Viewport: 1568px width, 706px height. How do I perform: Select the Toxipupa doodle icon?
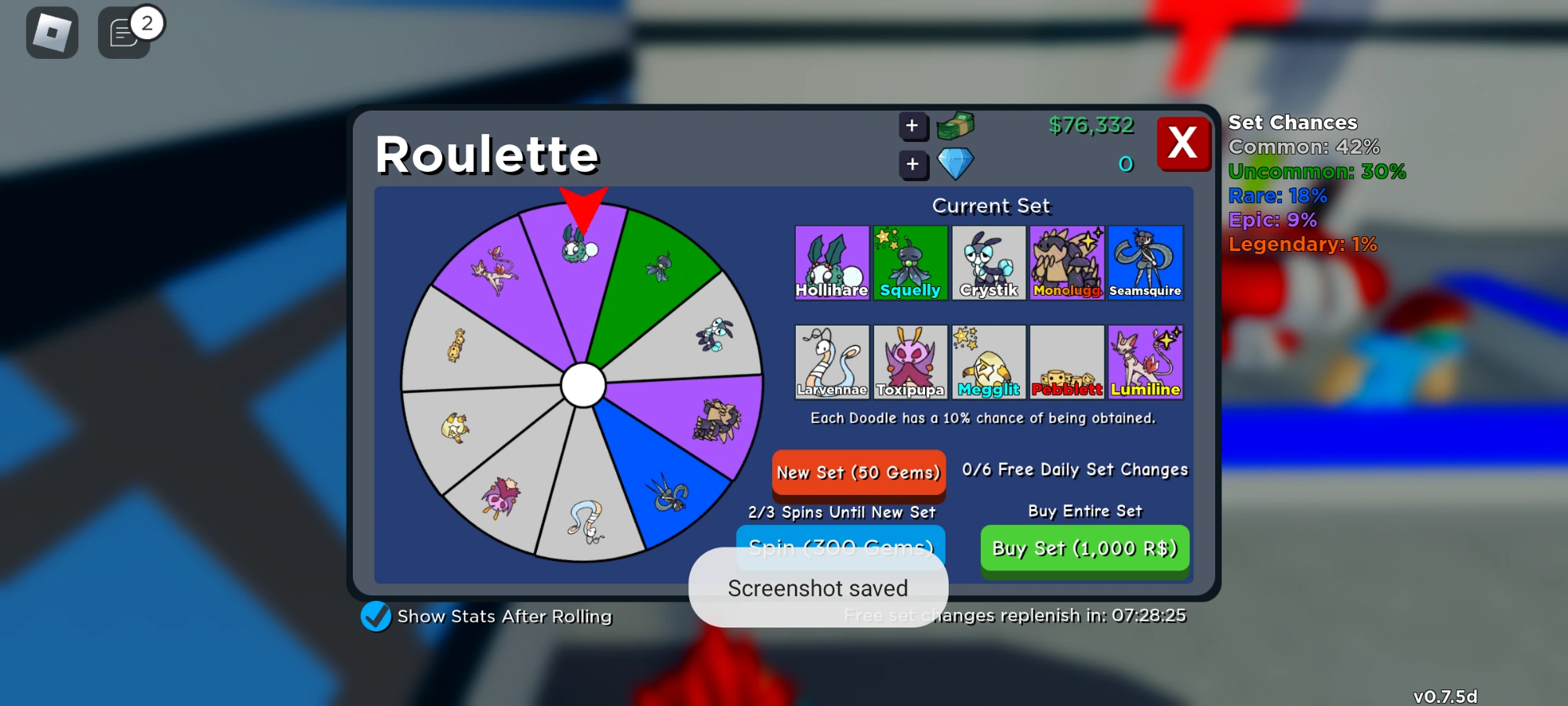pos(909,362)
